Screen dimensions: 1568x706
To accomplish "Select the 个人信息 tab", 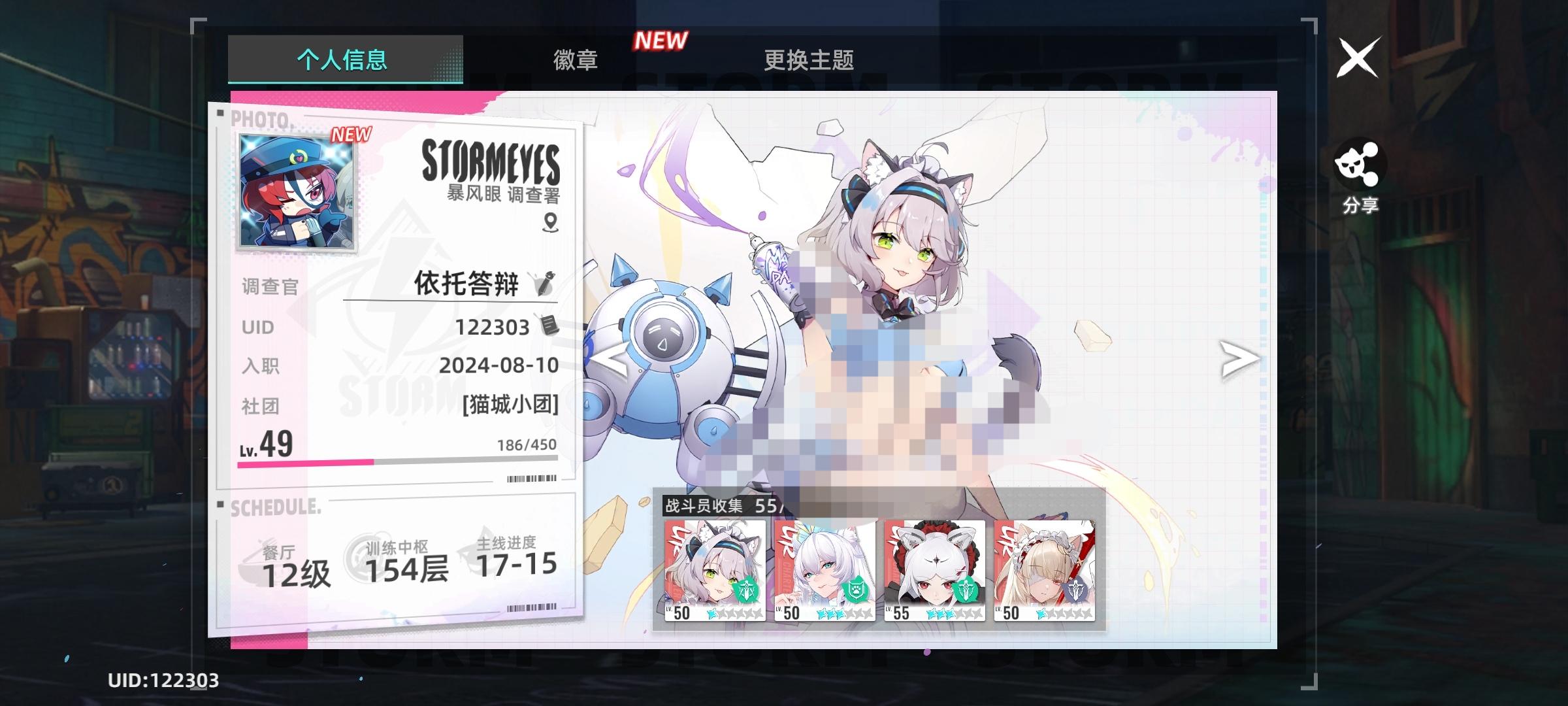I will click(342, 60).
